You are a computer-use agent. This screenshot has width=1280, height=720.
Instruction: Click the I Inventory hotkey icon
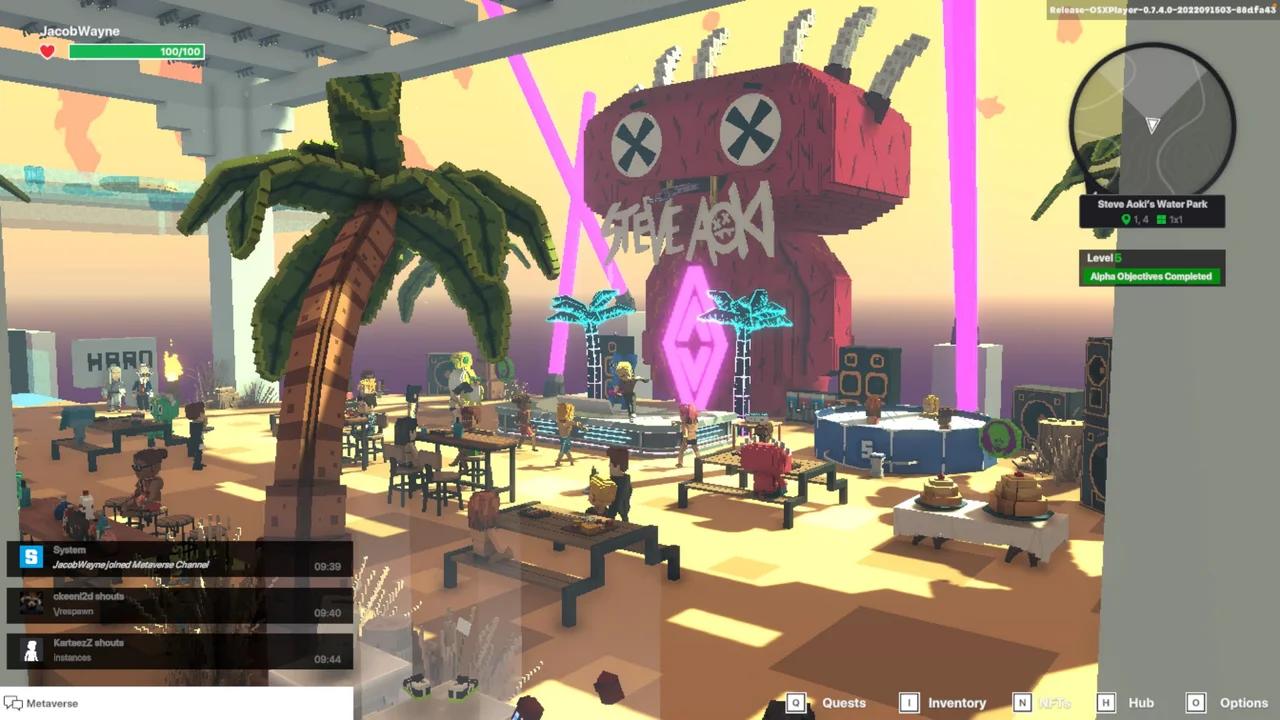[x=907, y=703]
